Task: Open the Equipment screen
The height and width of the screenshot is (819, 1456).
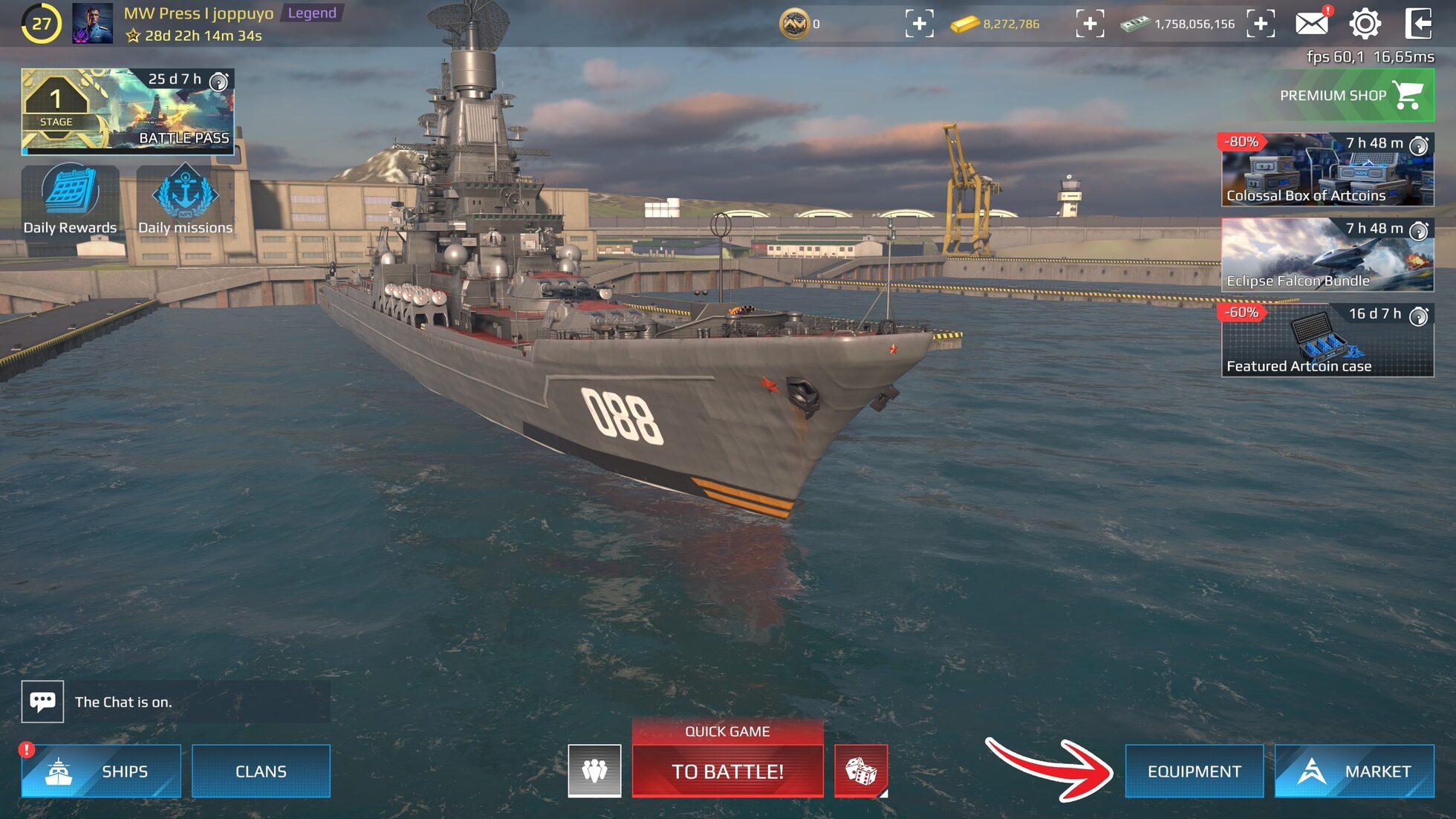Action: pyautogui.click(x=1195, y=771)
